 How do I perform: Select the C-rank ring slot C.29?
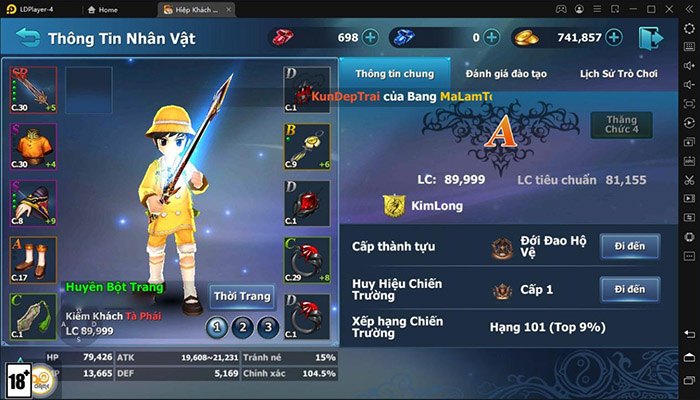pyautogui.click(x=307, y=260)
